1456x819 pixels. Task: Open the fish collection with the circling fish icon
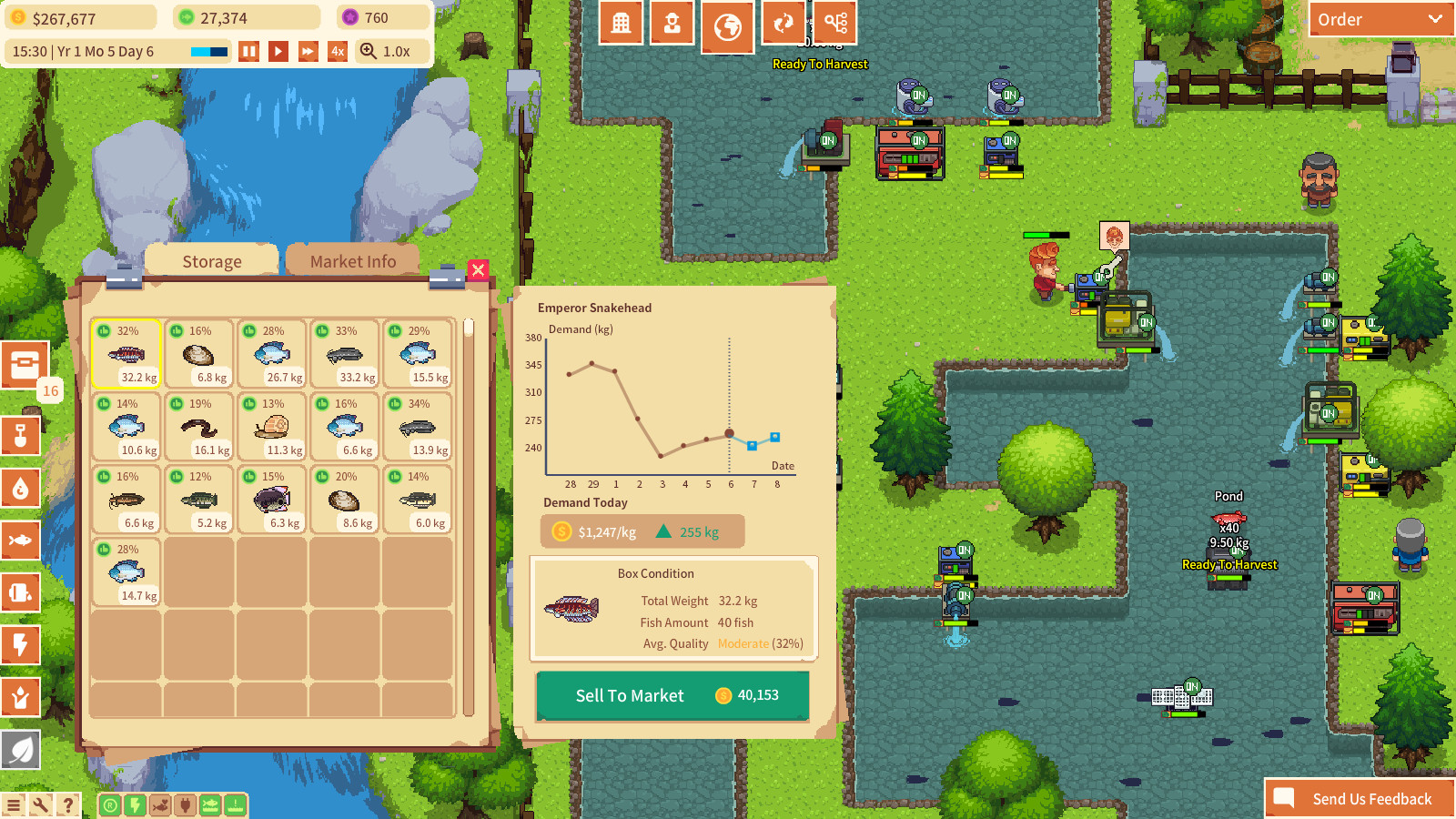click(x=783, y=22)
